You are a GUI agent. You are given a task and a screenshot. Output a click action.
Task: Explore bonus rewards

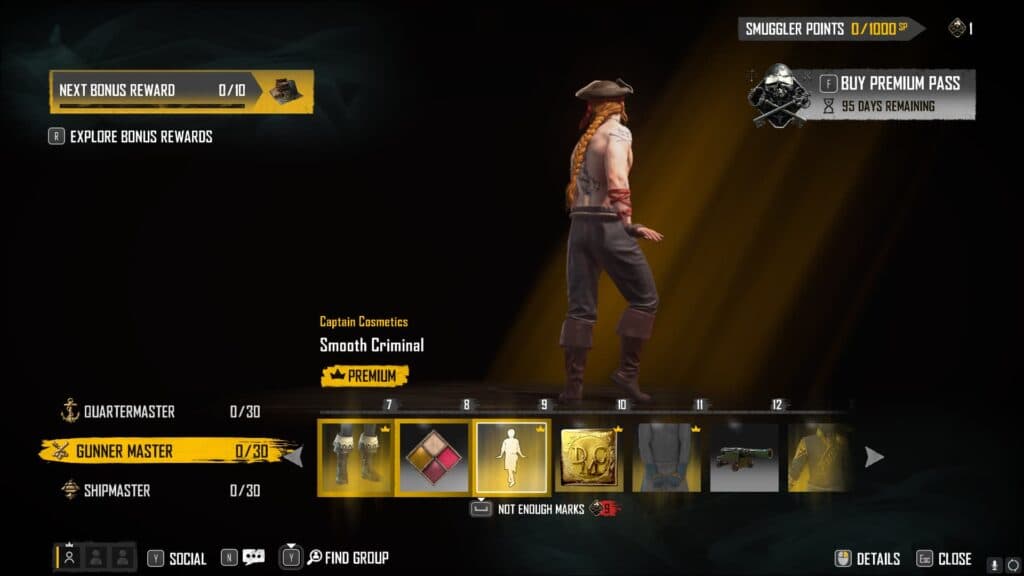pyautogui.click(x=140, y=137)
